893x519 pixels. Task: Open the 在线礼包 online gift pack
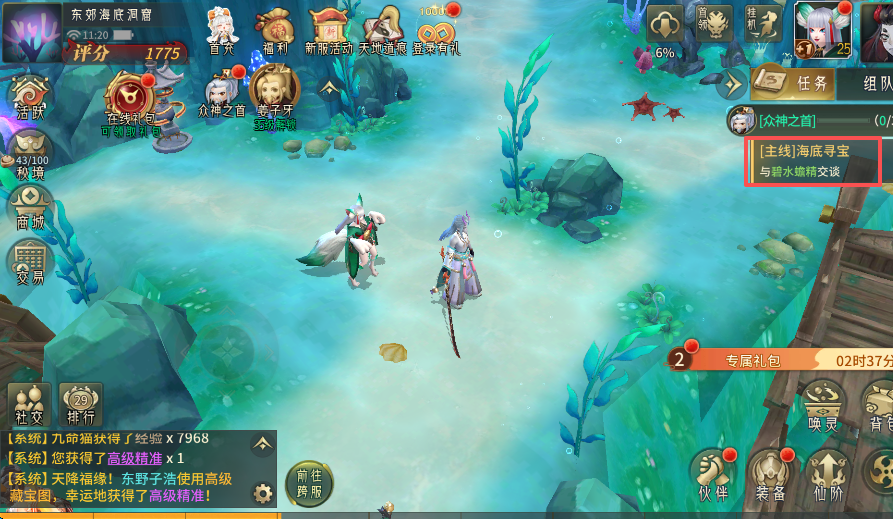click(129, 99)
